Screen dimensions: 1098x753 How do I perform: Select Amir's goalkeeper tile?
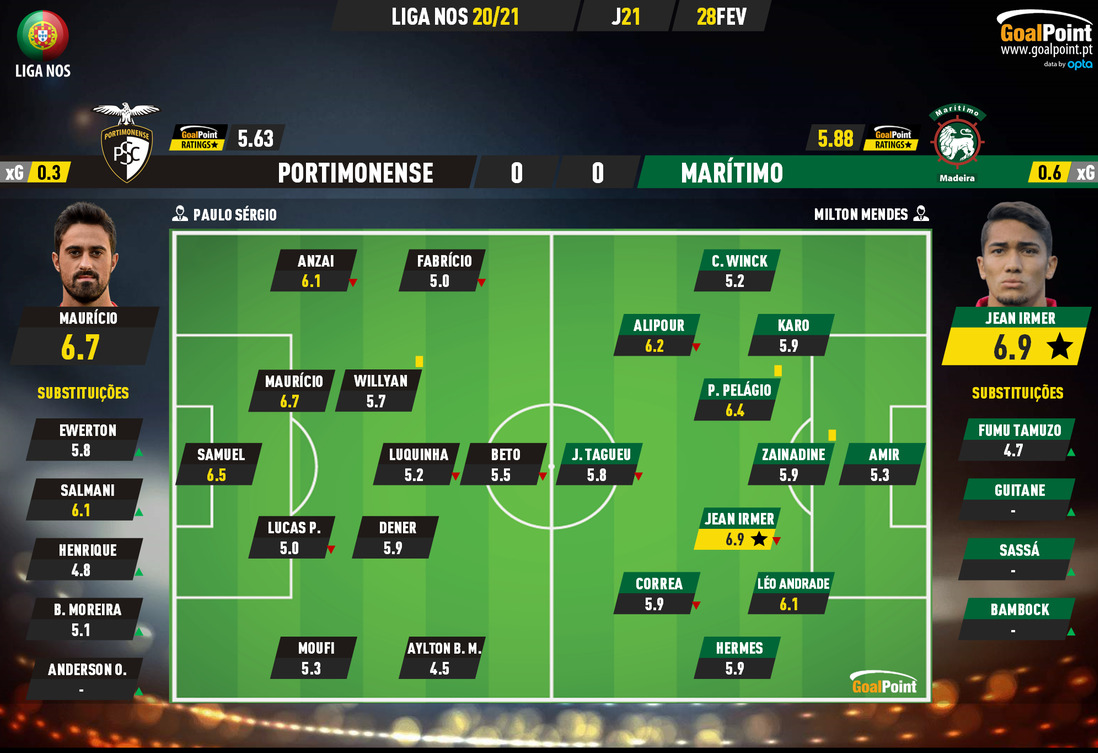[883, 464]
